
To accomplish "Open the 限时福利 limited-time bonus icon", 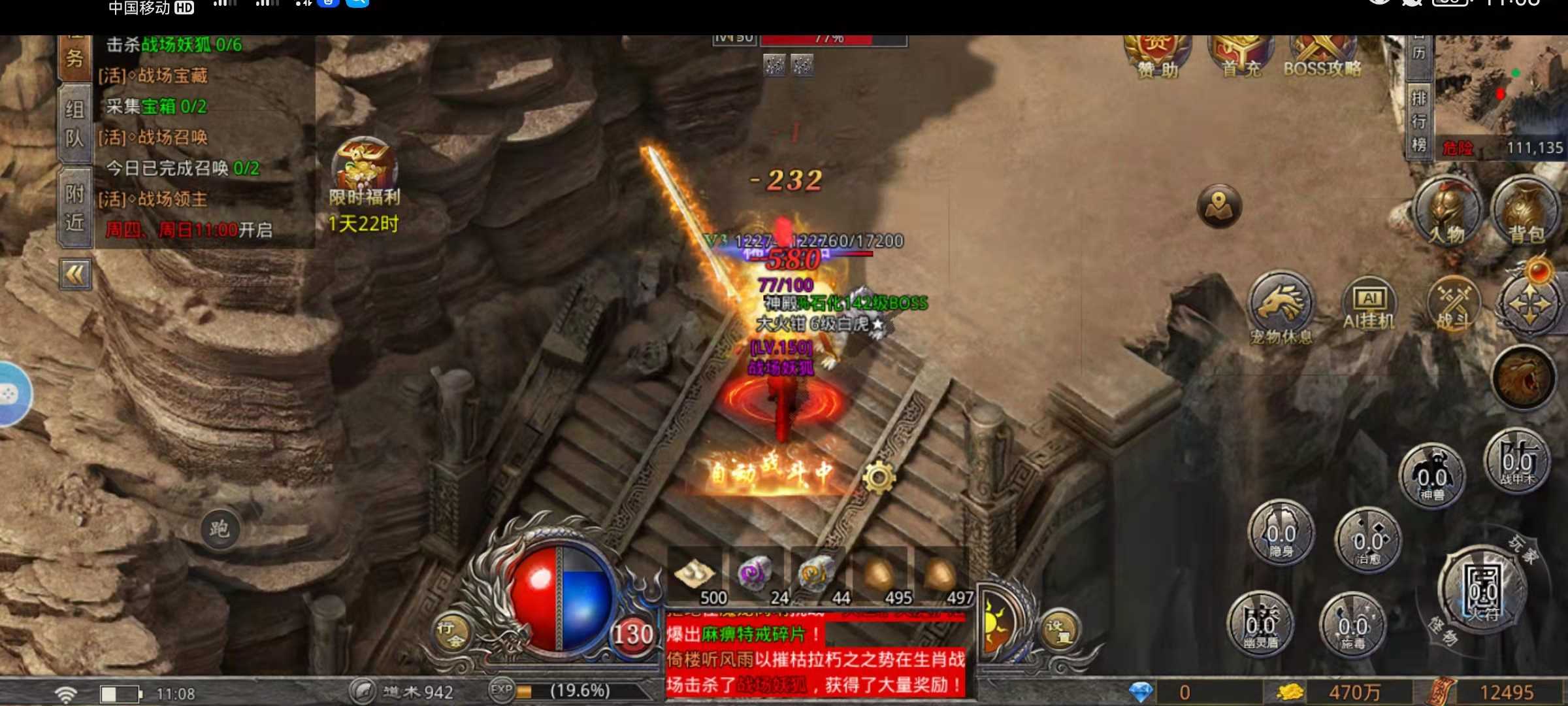I will tap(364, 171).
